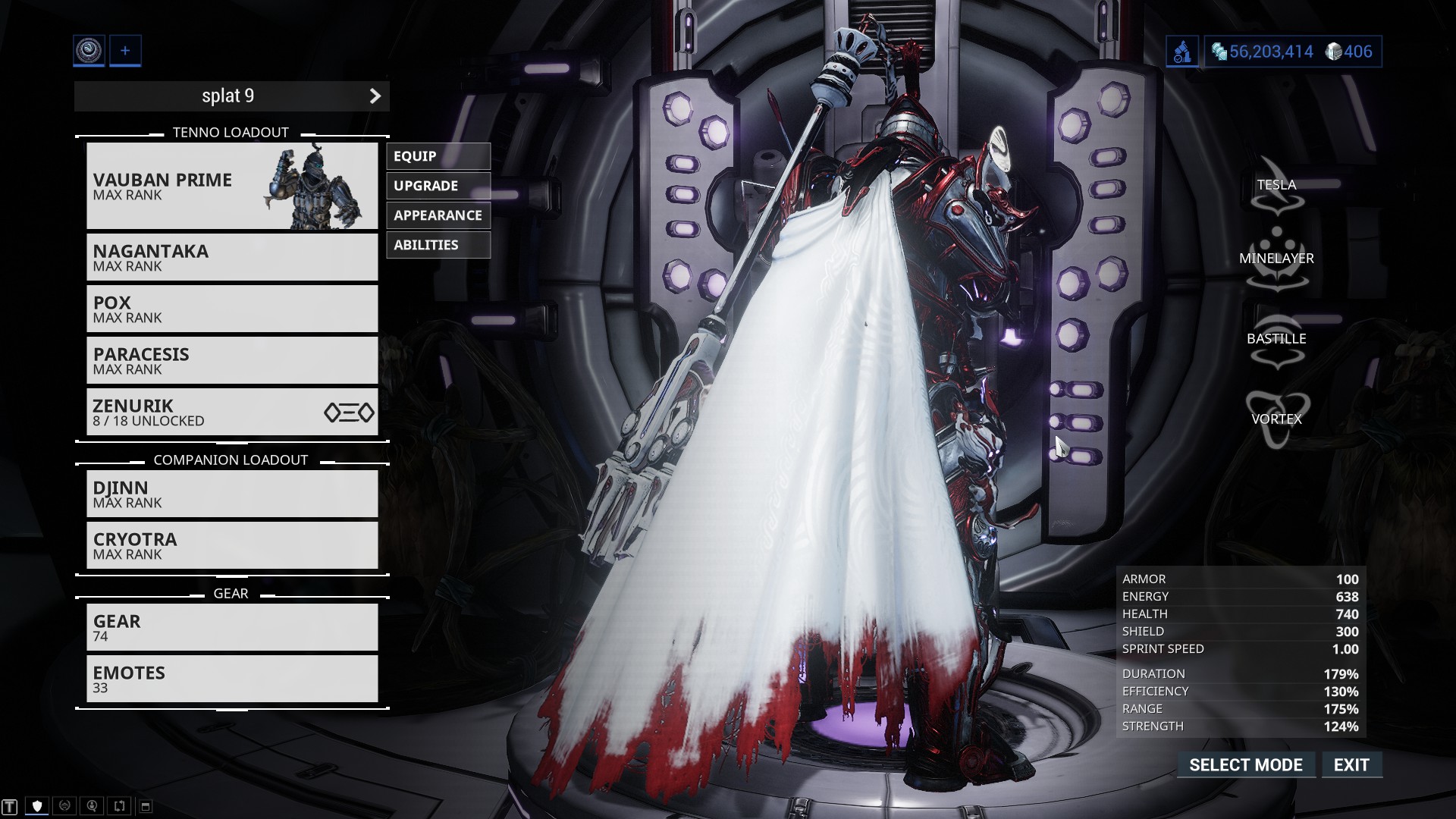This screenshot has height=819, width=1456.
Task: Show the Bastille ability details
Action: 1276,339
